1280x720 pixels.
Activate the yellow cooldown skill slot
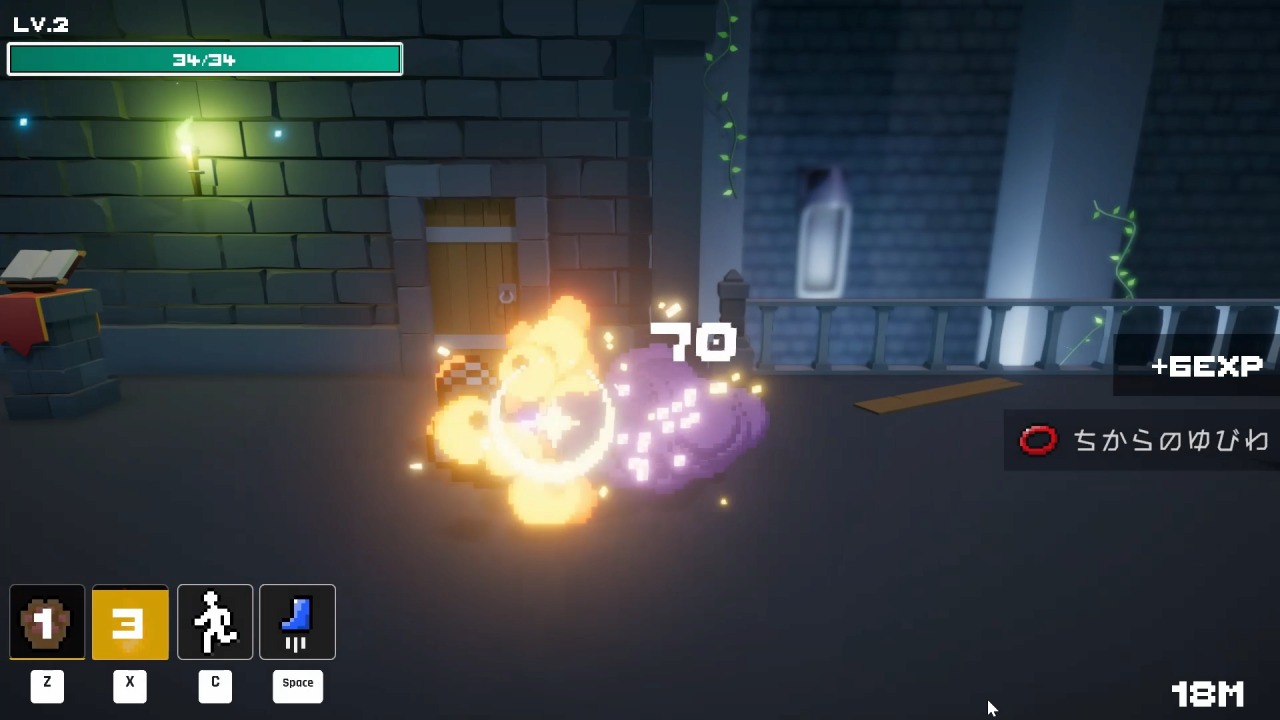pyautogui.click(x=130, y=622)
